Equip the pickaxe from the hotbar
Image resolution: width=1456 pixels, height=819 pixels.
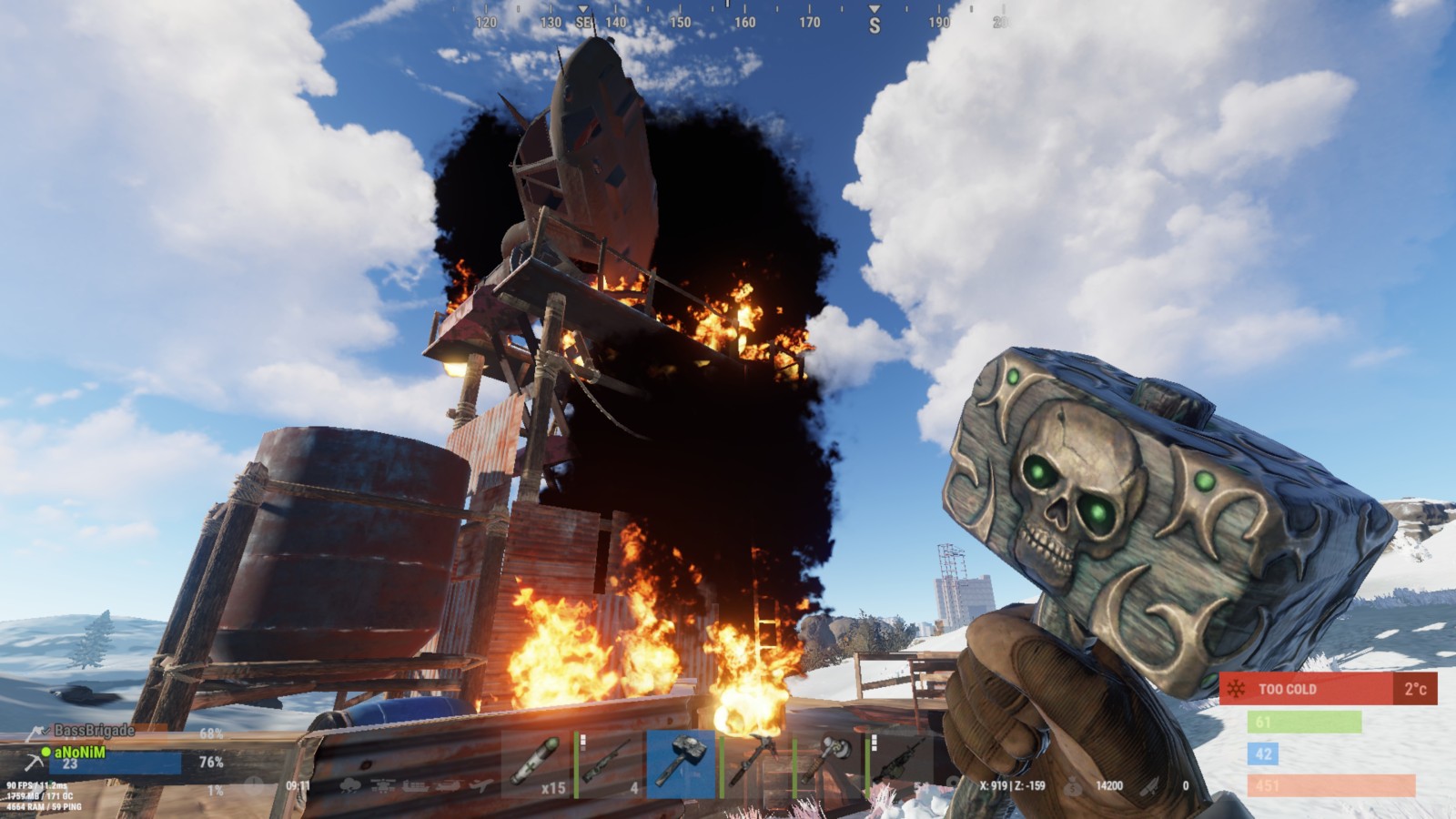coord(755,763)
